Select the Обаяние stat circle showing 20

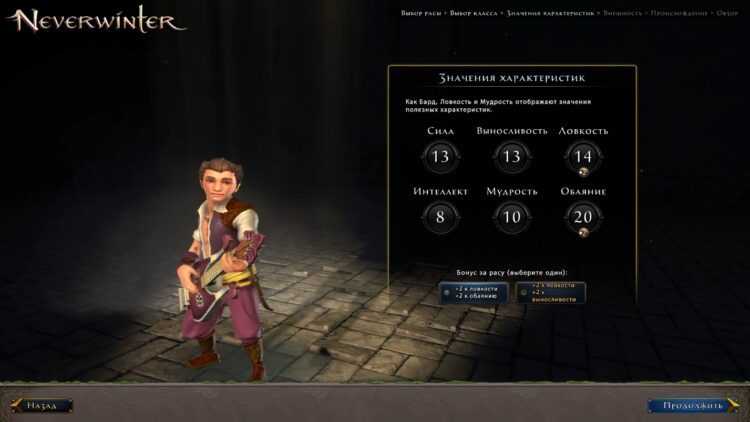[583, 216]
